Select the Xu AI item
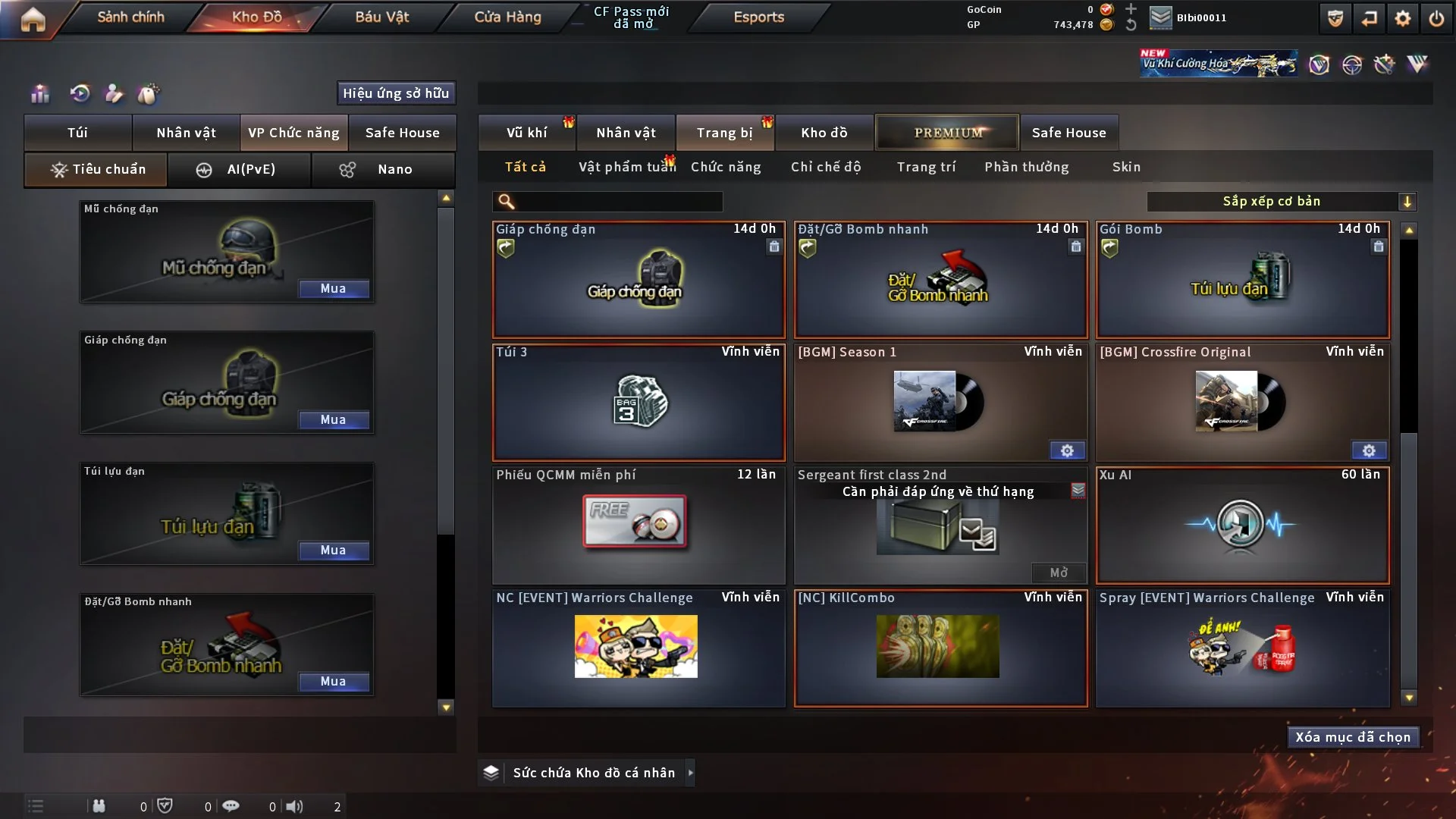Screen dimensions: 1456x819 [x=1242, y=526]
